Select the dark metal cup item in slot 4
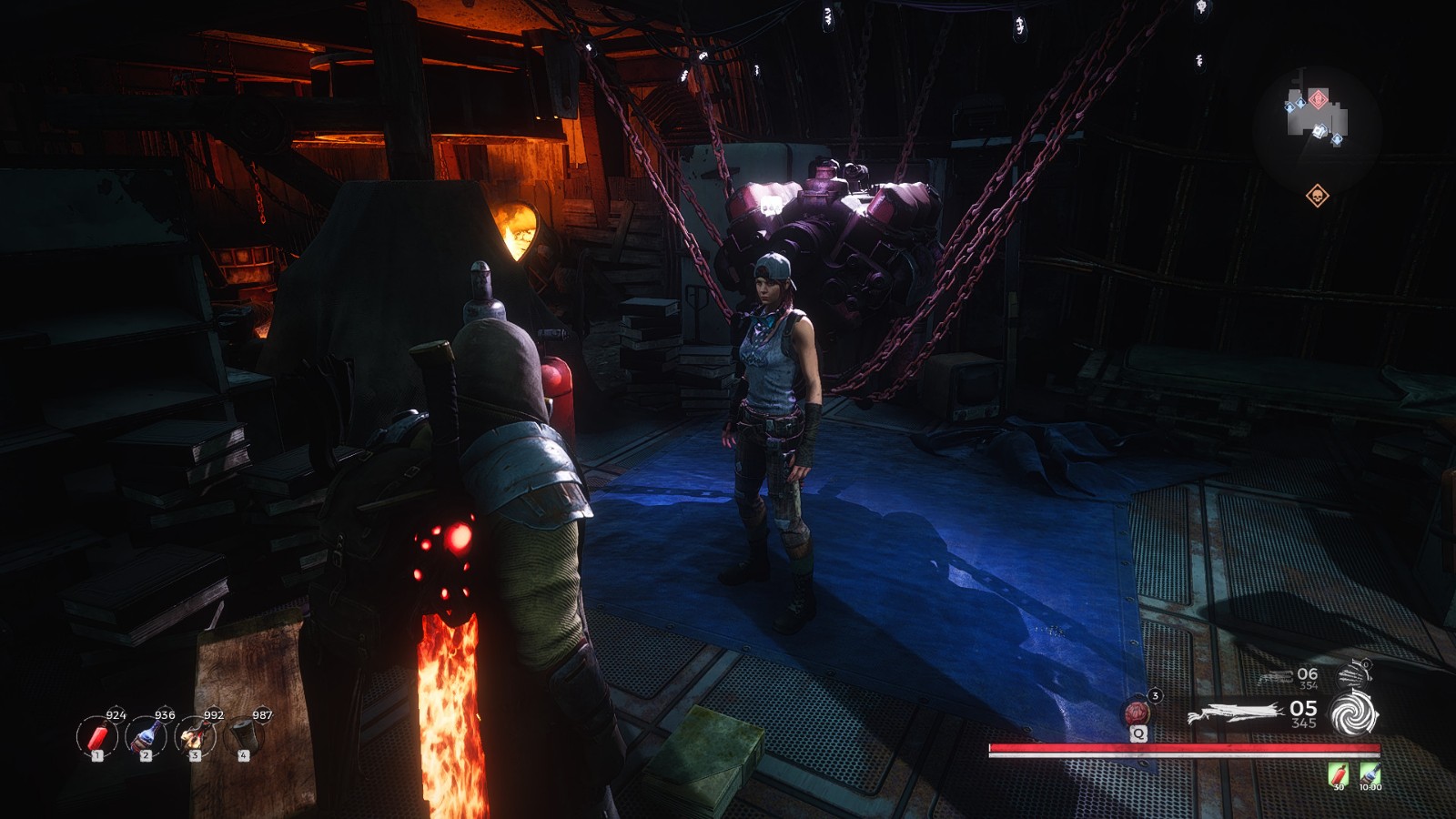This screenshot has width=1456, height=819. pos(243,735)
